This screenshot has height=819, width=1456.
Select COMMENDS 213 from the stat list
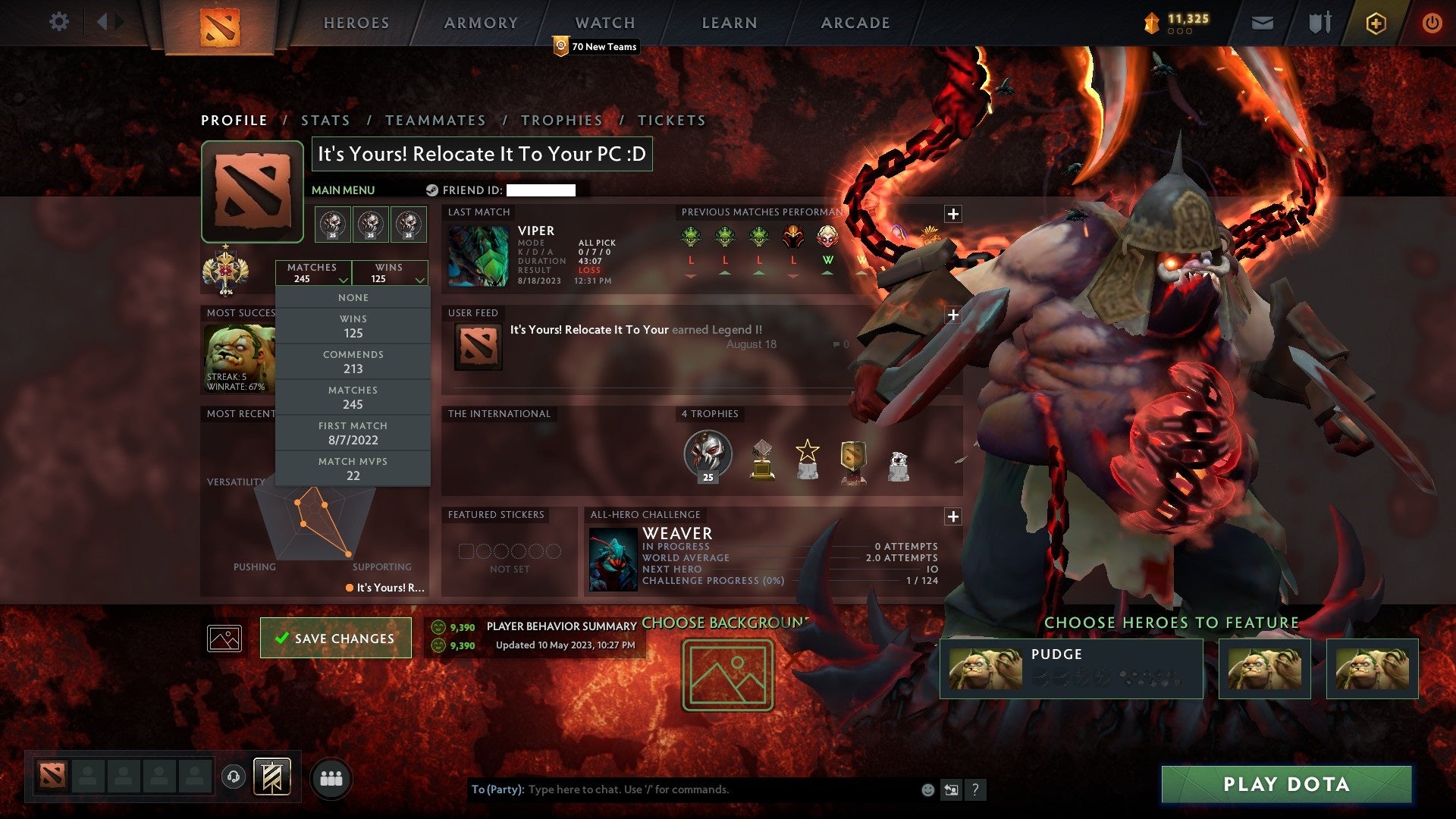coord(353,361)
